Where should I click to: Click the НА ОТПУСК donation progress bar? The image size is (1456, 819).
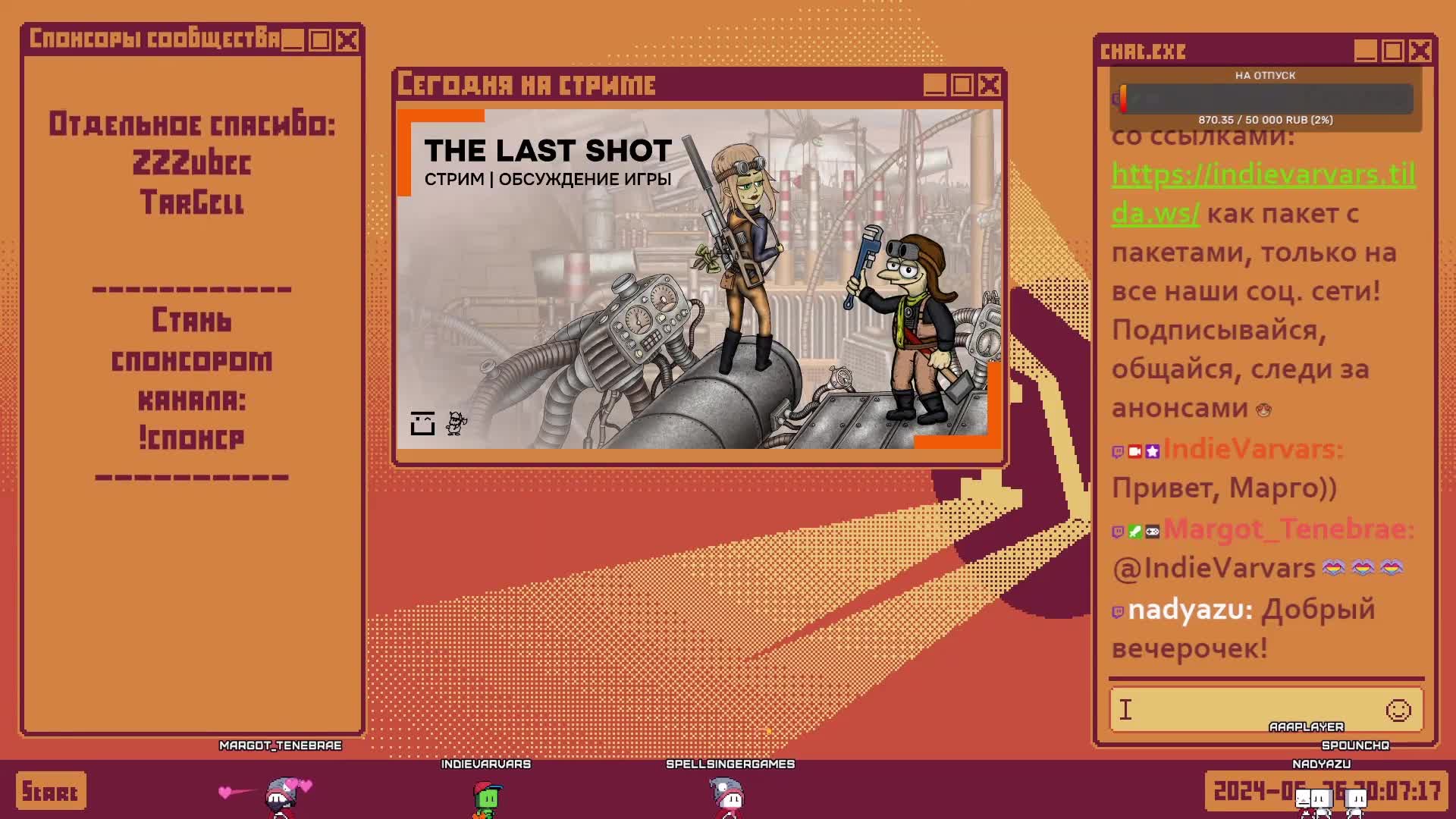(1265, 97)
